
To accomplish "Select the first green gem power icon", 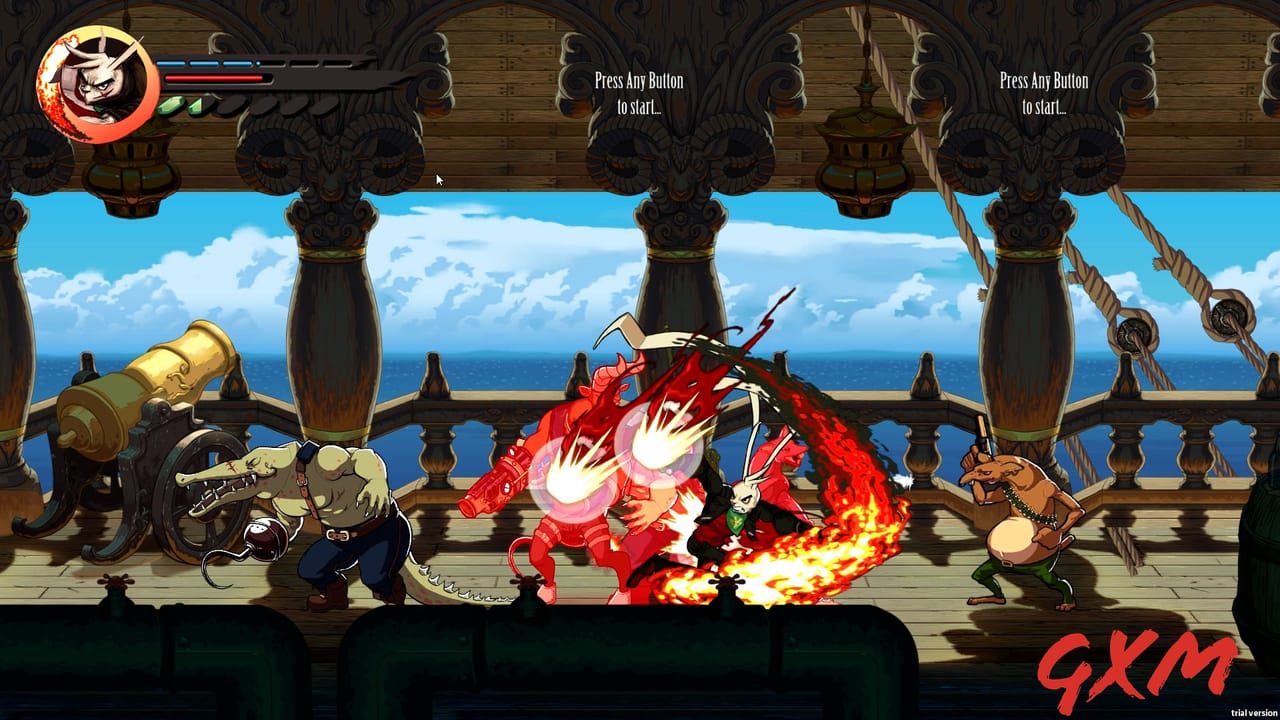I will pos(170,104).
